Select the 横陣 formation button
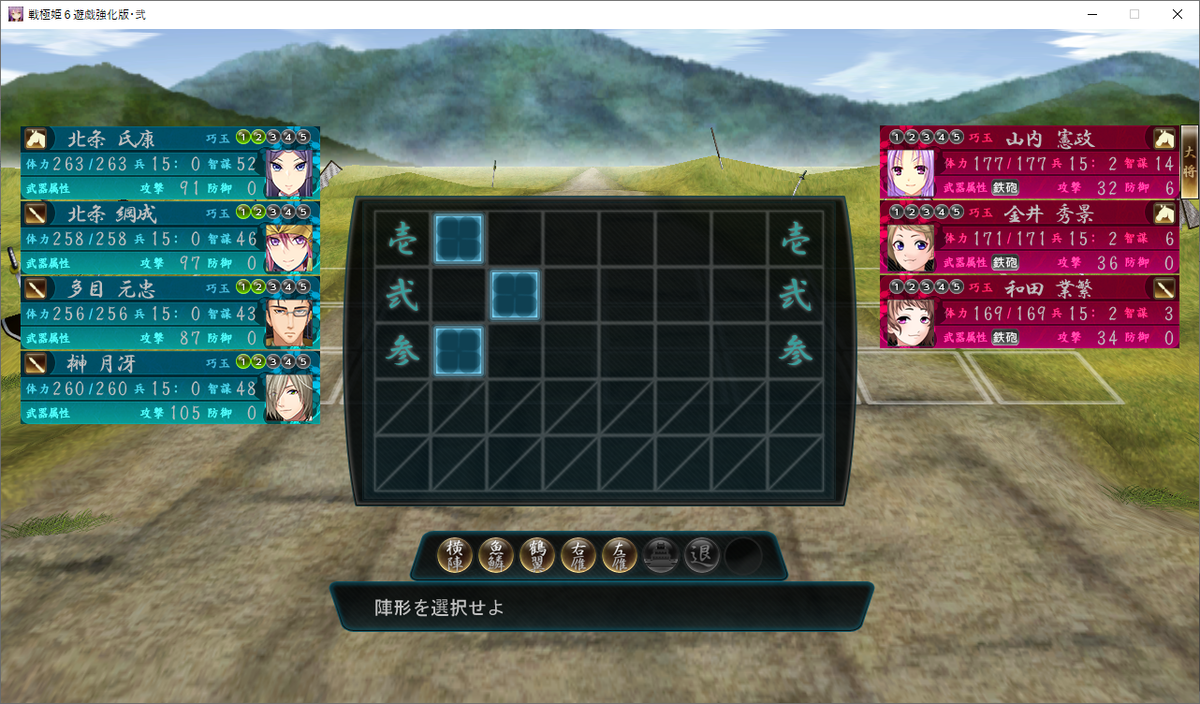This screenshot has width=1200, height=704. tap(456, 555)
